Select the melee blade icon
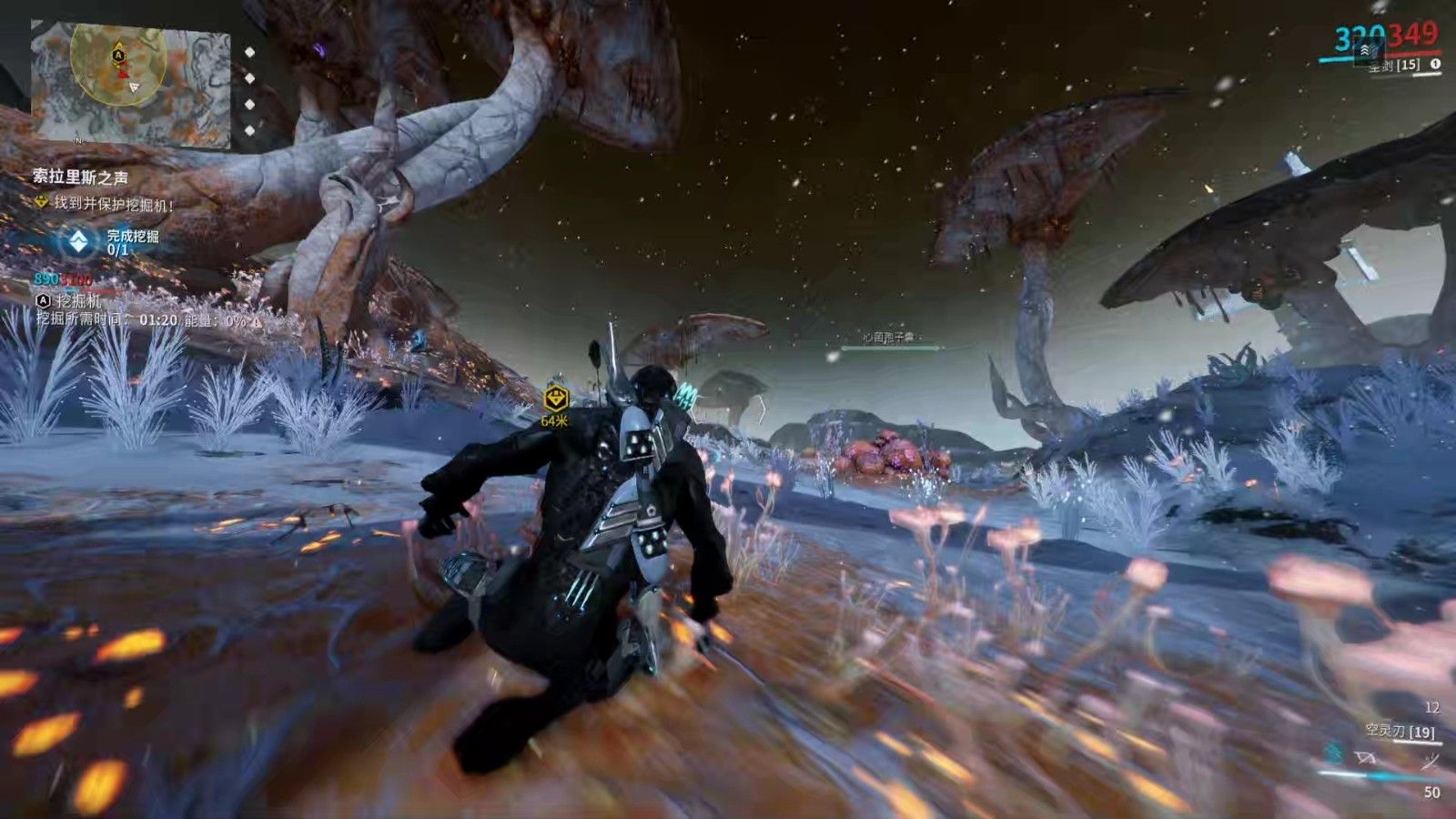 [x=1431, y=760]
